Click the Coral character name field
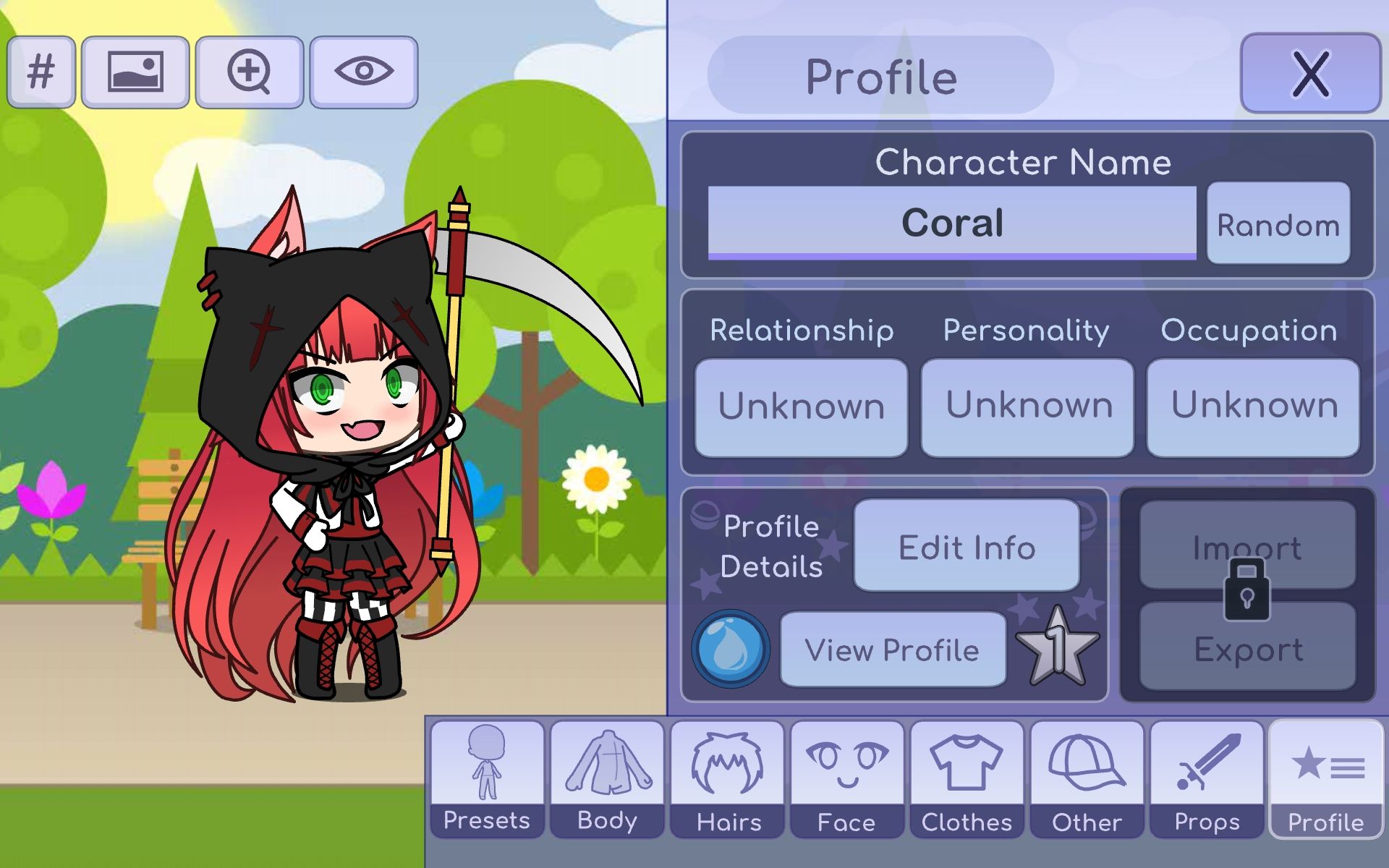Screen dimensions: 1389x868 [x=951, y=223]
